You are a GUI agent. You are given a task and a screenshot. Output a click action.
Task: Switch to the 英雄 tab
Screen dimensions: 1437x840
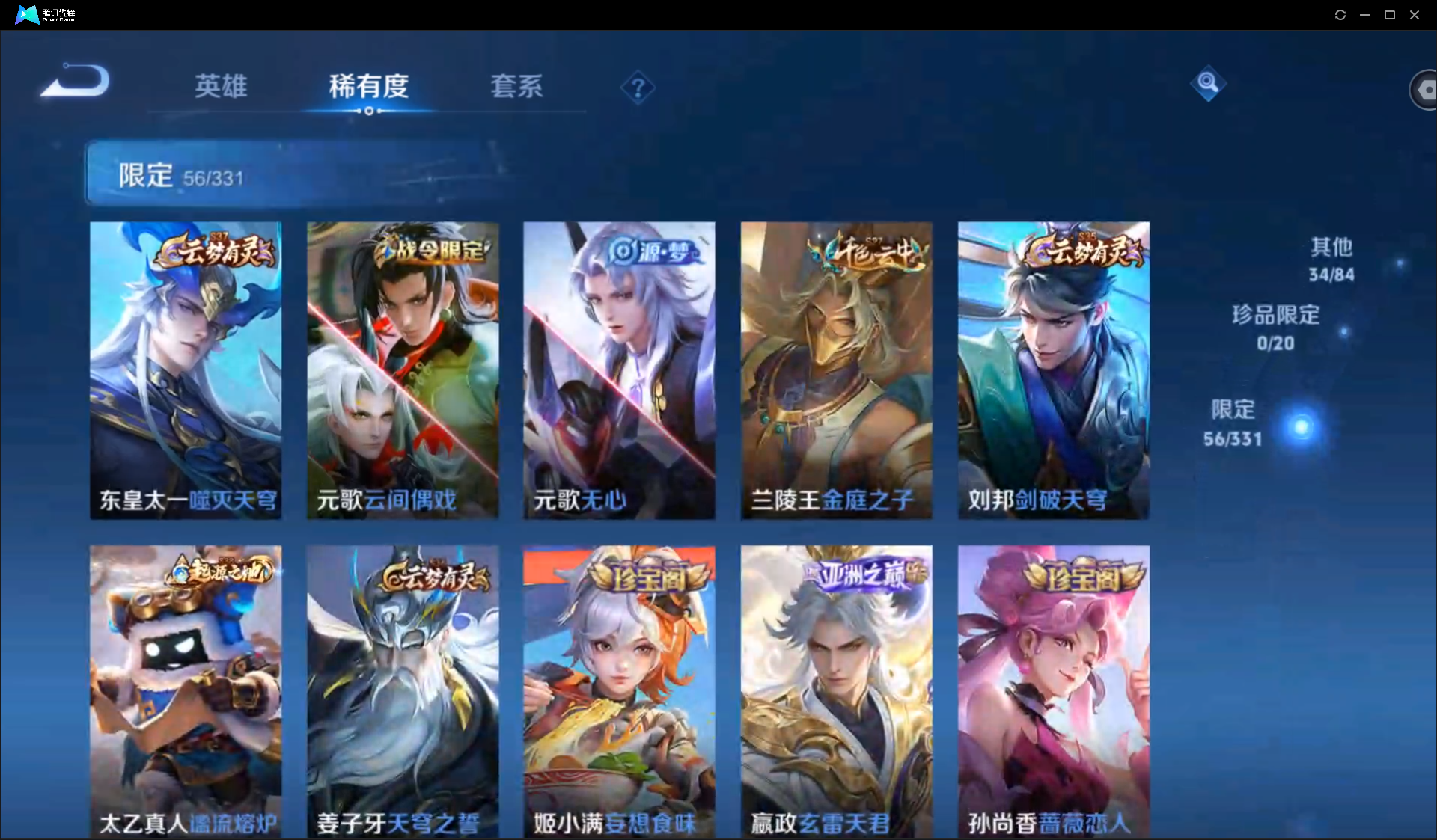pyautogui.click(x=221, y=86)
